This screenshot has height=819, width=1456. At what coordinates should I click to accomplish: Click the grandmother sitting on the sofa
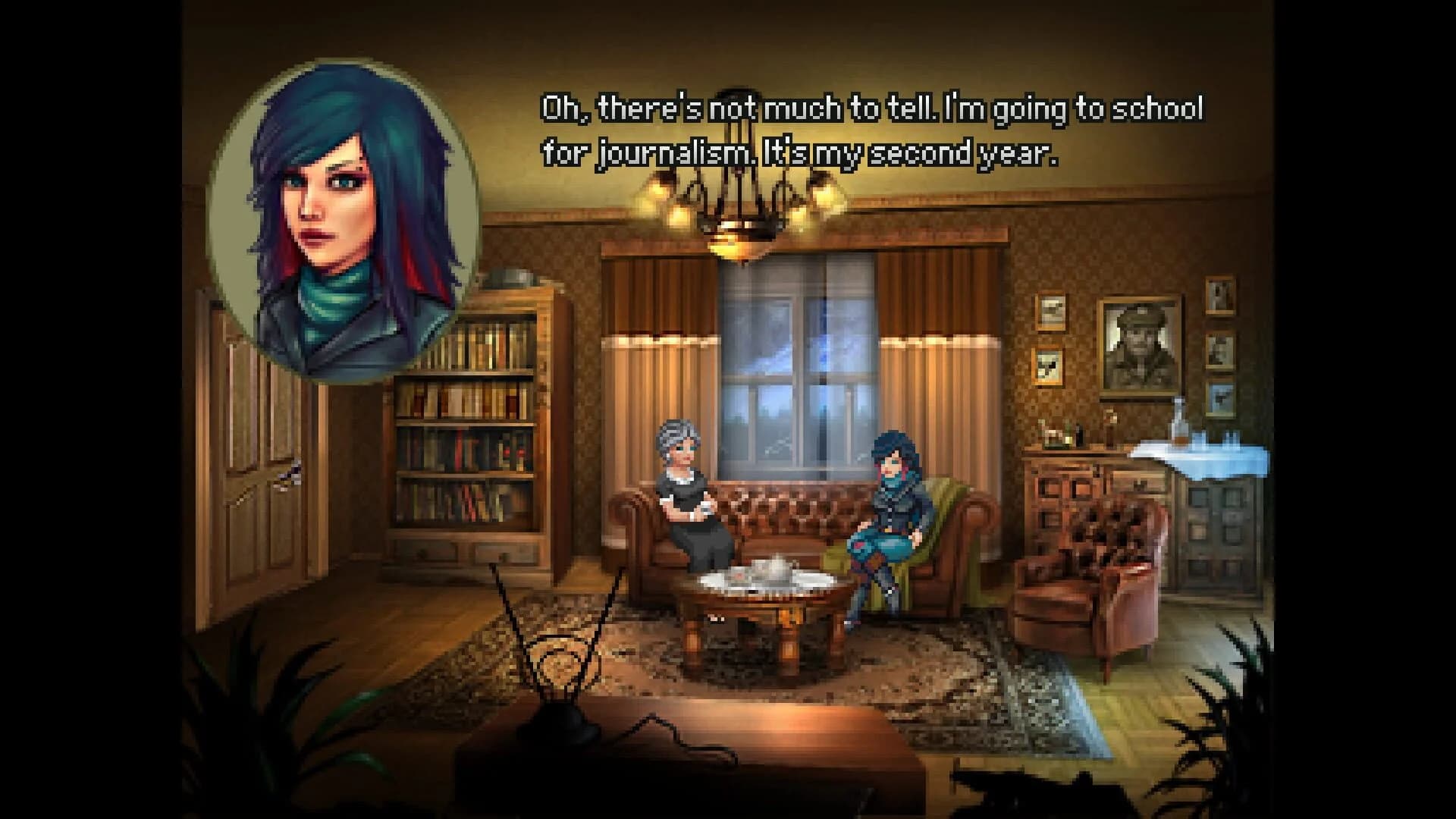click(x=686, y=500)
